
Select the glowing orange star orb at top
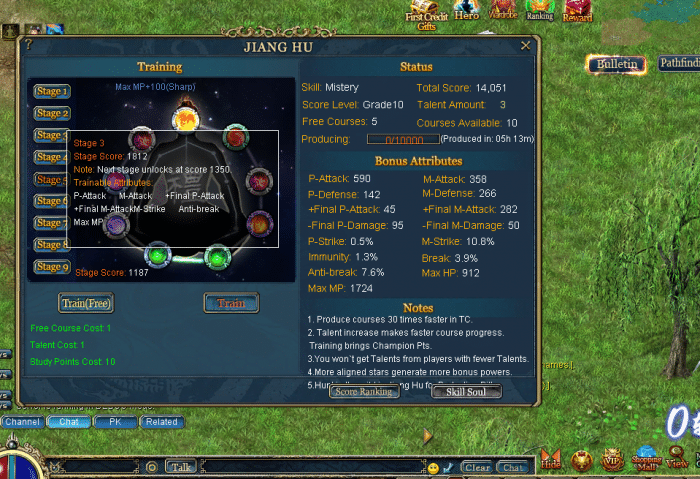click(x=184, y=119)
